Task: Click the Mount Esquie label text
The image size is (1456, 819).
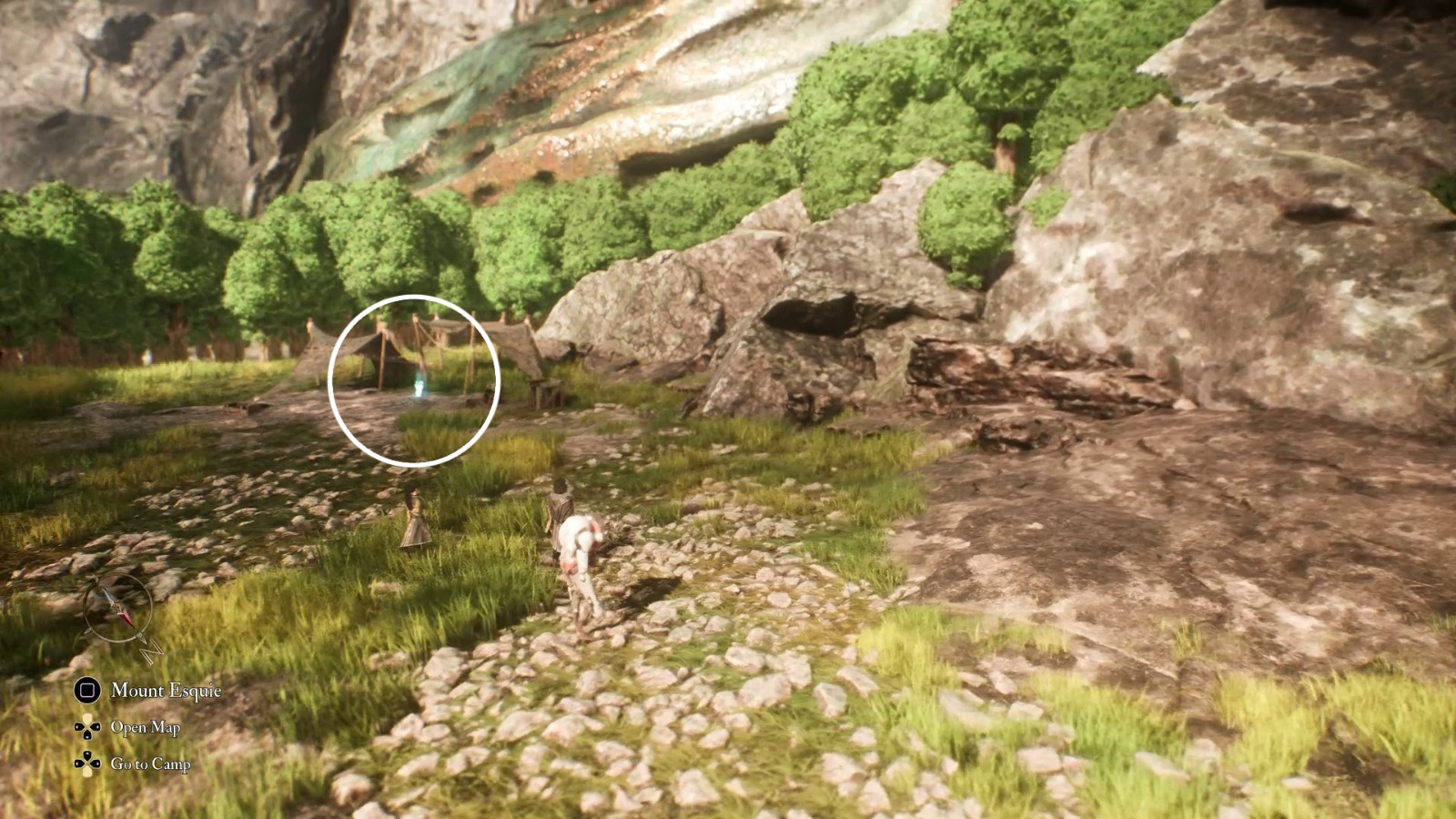Action: [x=166, y=691]
